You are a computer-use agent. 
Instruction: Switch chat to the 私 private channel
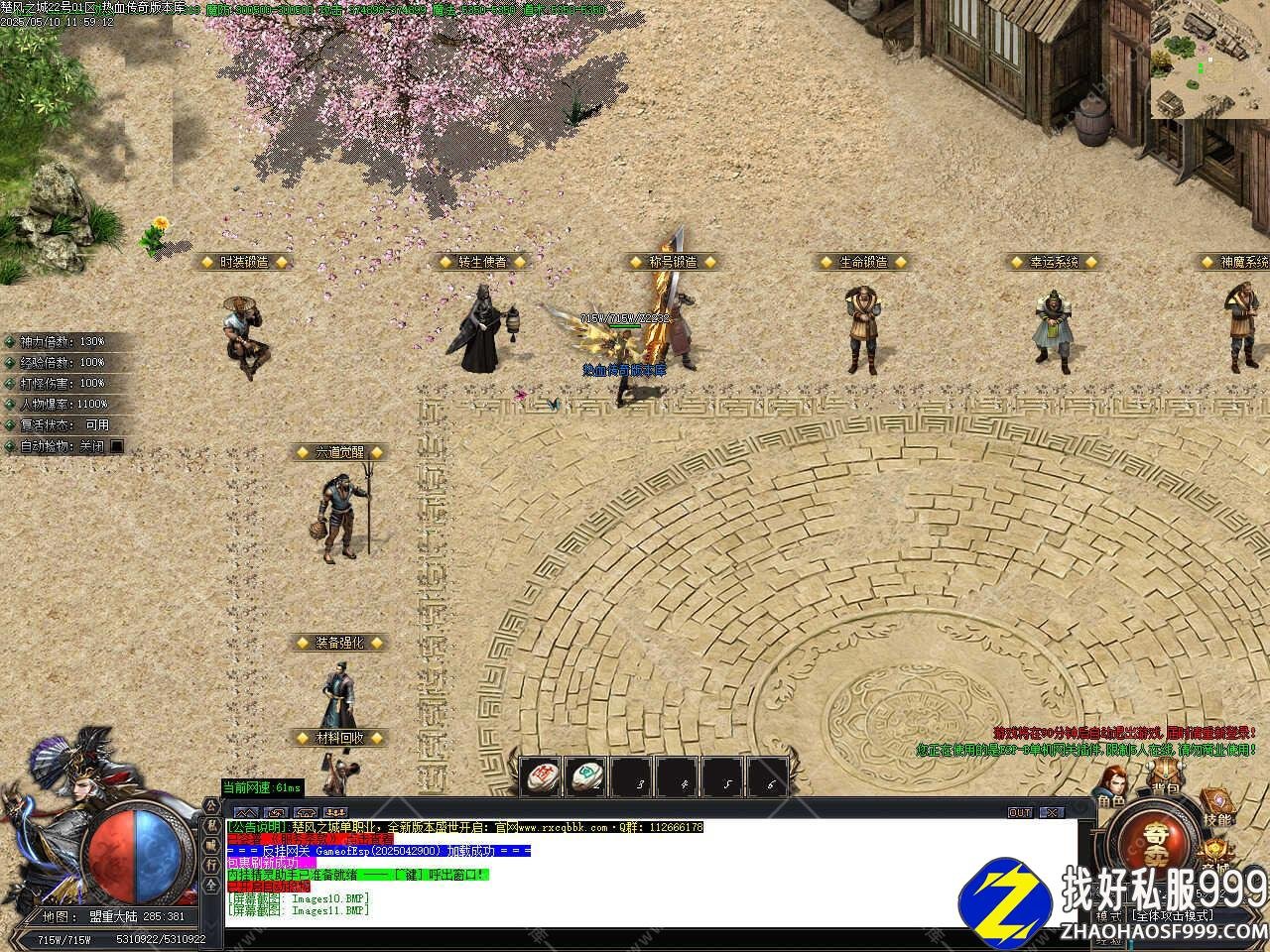tap(211, 825)
